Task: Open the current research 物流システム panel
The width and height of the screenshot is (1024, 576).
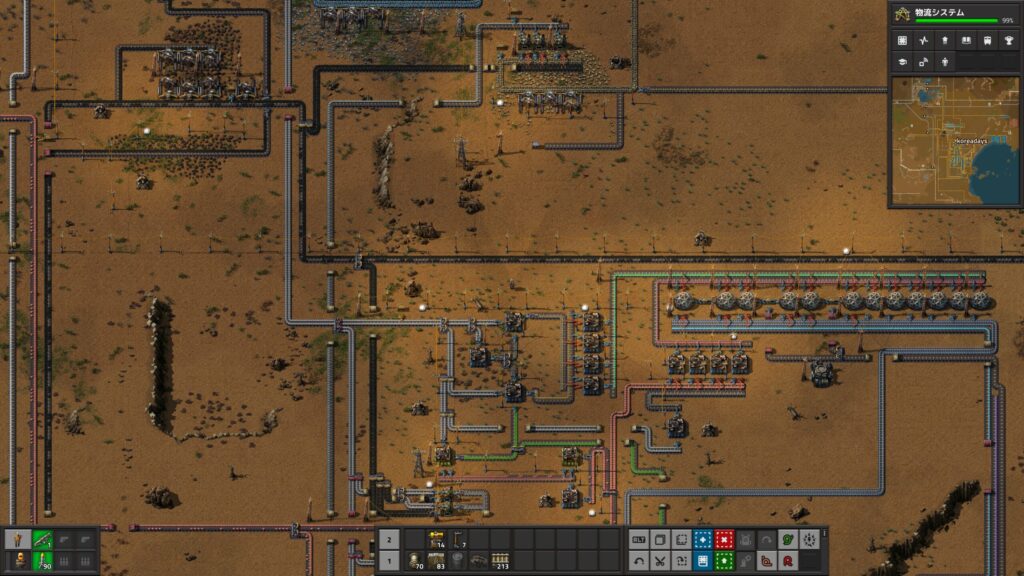Action: tap(955, 14)
